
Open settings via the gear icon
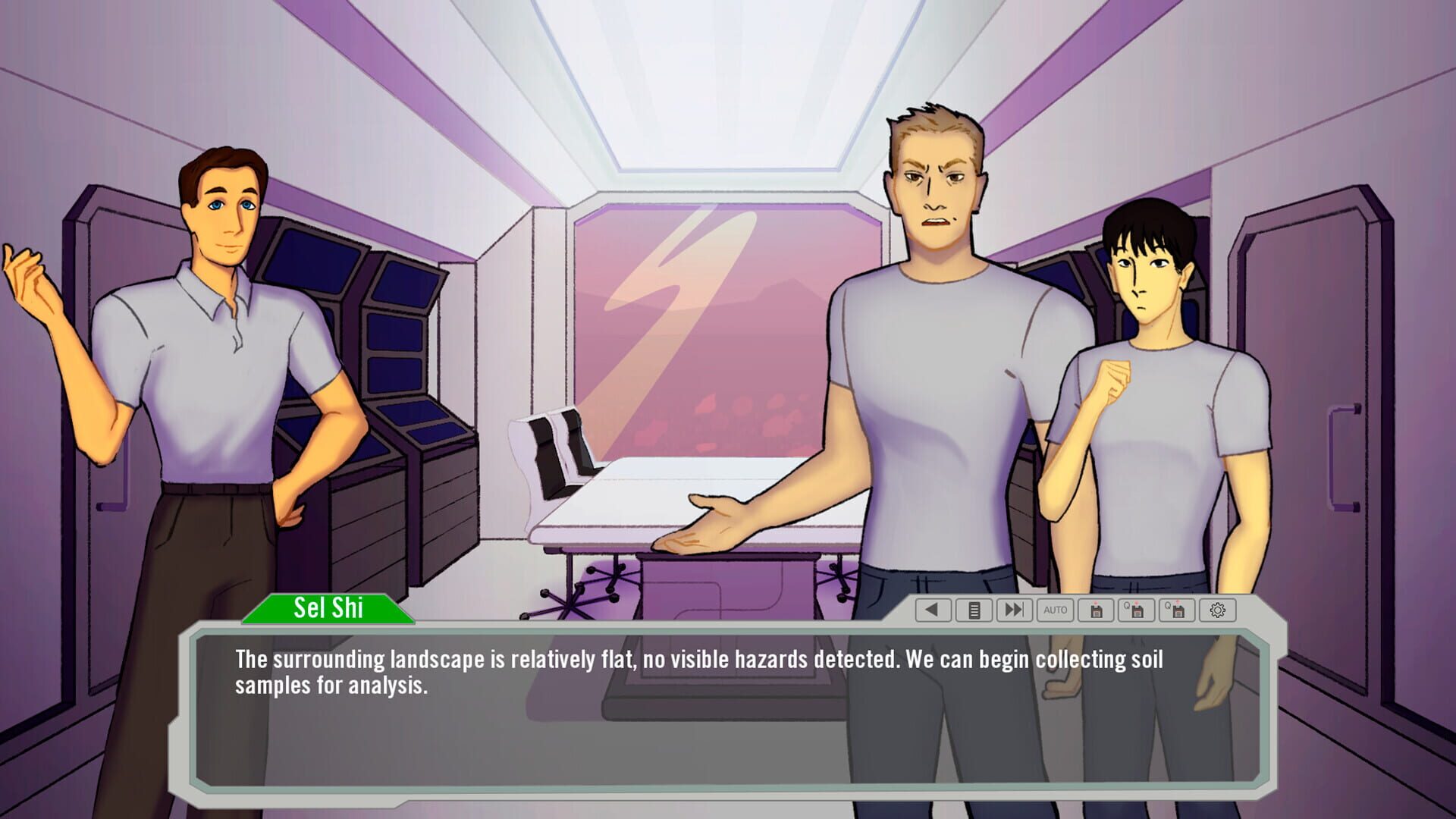point(1218,610)
